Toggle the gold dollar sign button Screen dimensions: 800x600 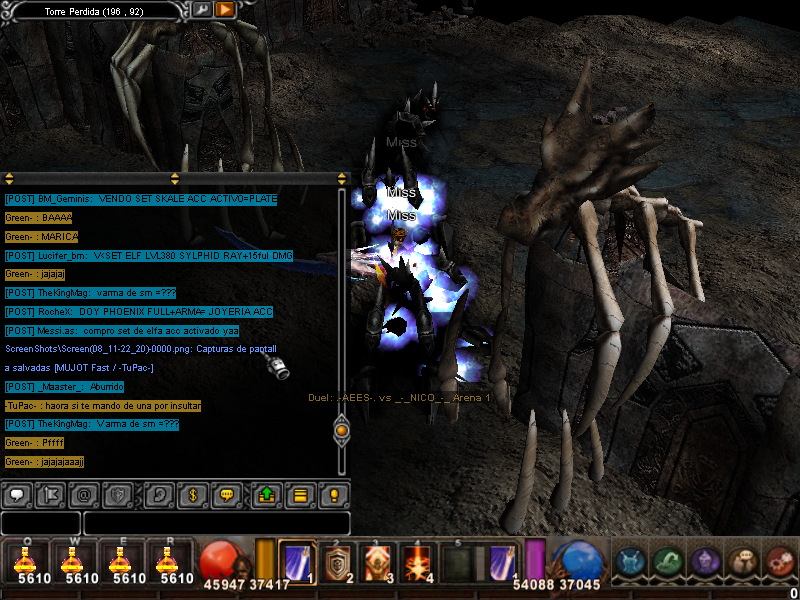pos(193,494)
